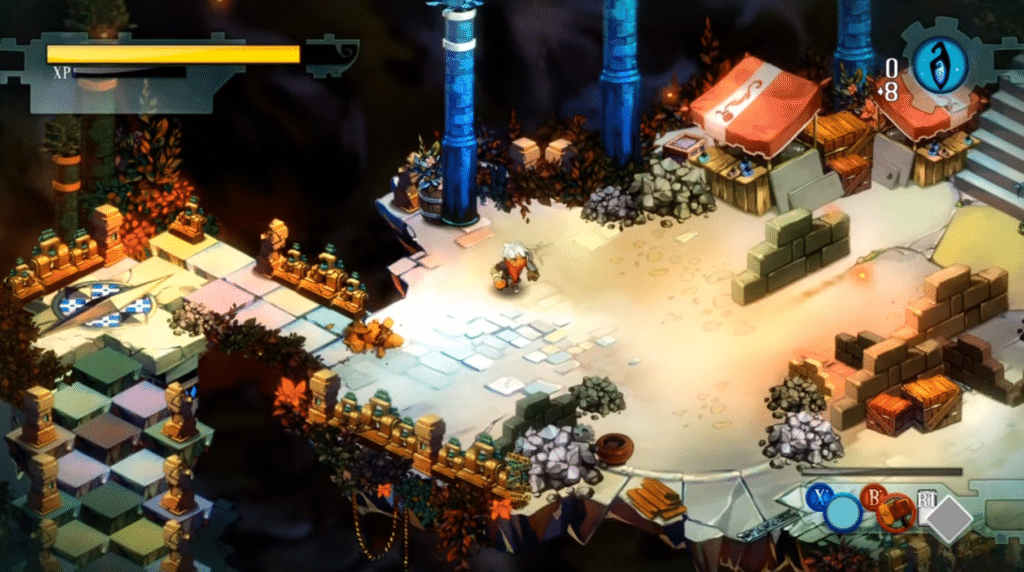
Task: Activate the grey diamond shield slot
Action: pos(950,520)
